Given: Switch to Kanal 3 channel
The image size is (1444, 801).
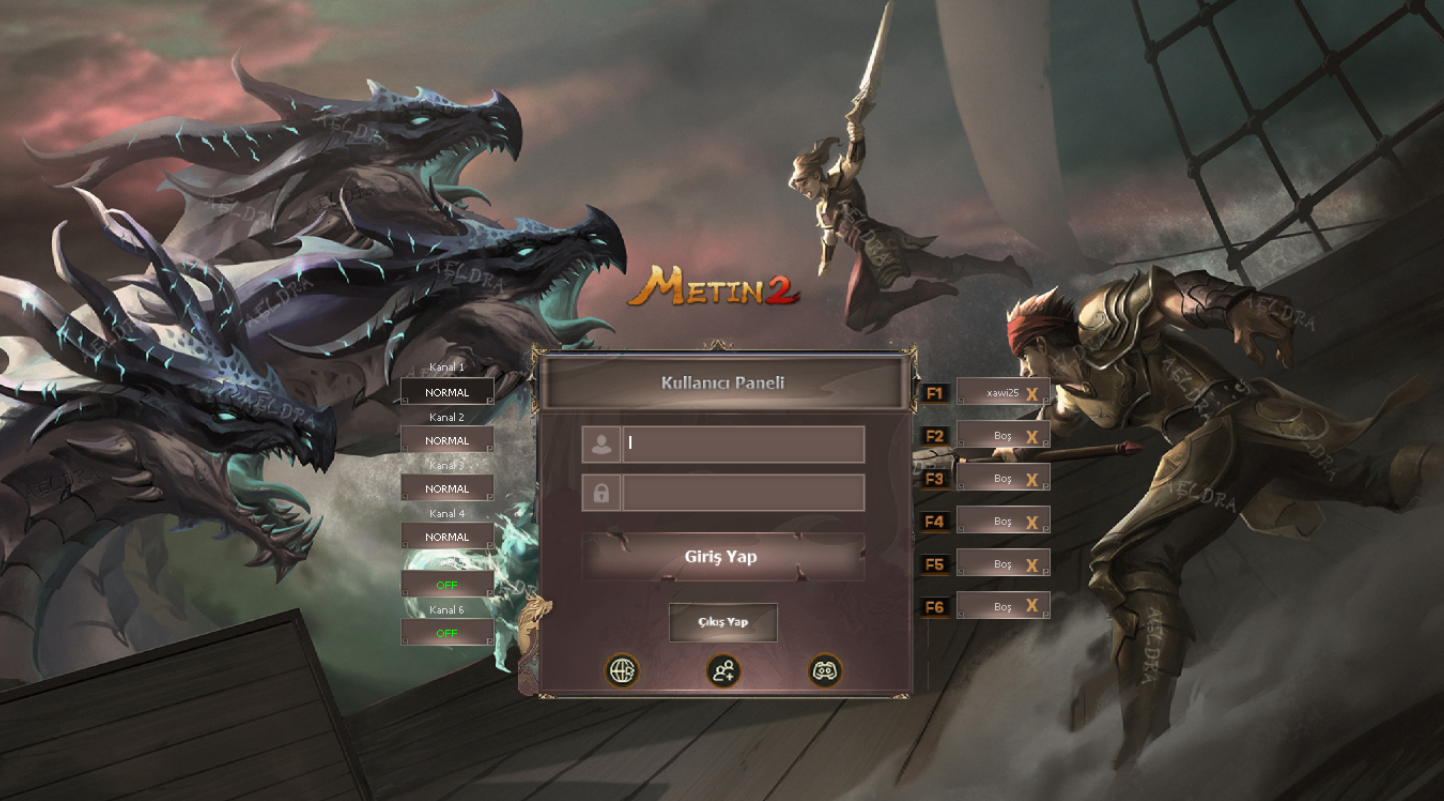Looking at the screenshot, I should [x=447, y=489].
